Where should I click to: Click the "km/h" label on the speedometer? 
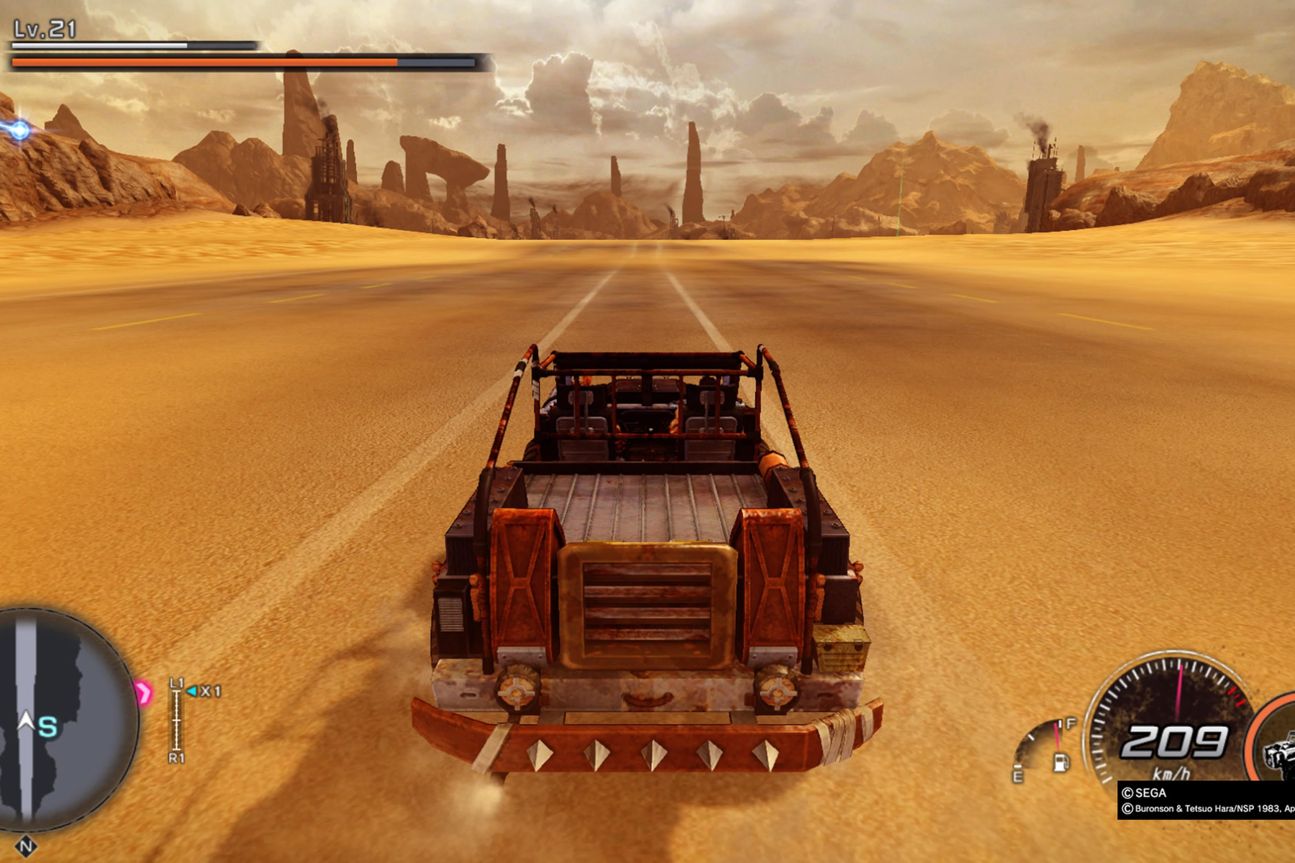coord(1172,774)
